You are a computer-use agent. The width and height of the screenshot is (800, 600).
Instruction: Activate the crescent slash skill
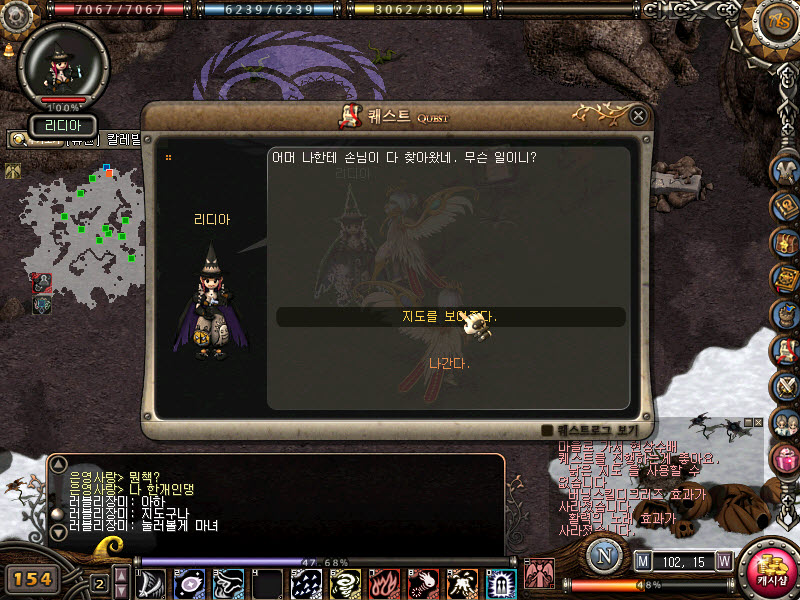153,583
